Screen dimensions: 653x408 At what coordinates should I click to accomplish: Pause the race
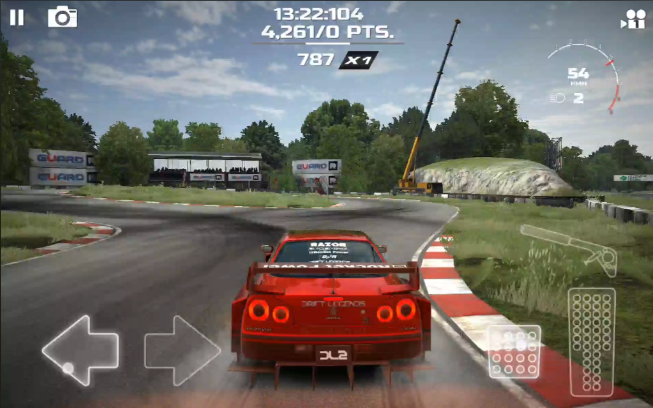(x=17, y=16)
